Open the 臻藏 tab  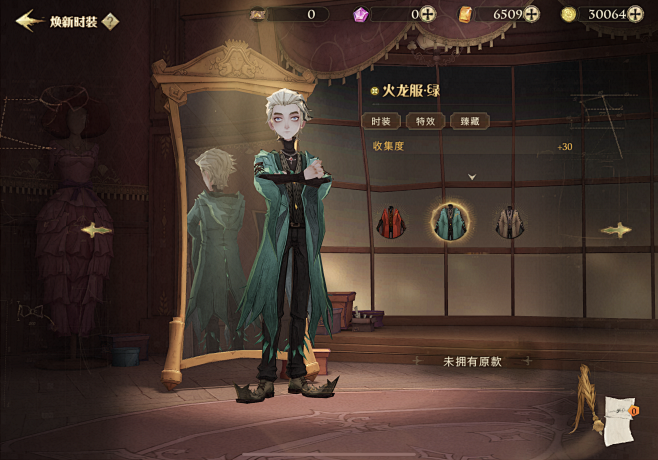coord(469,121)
